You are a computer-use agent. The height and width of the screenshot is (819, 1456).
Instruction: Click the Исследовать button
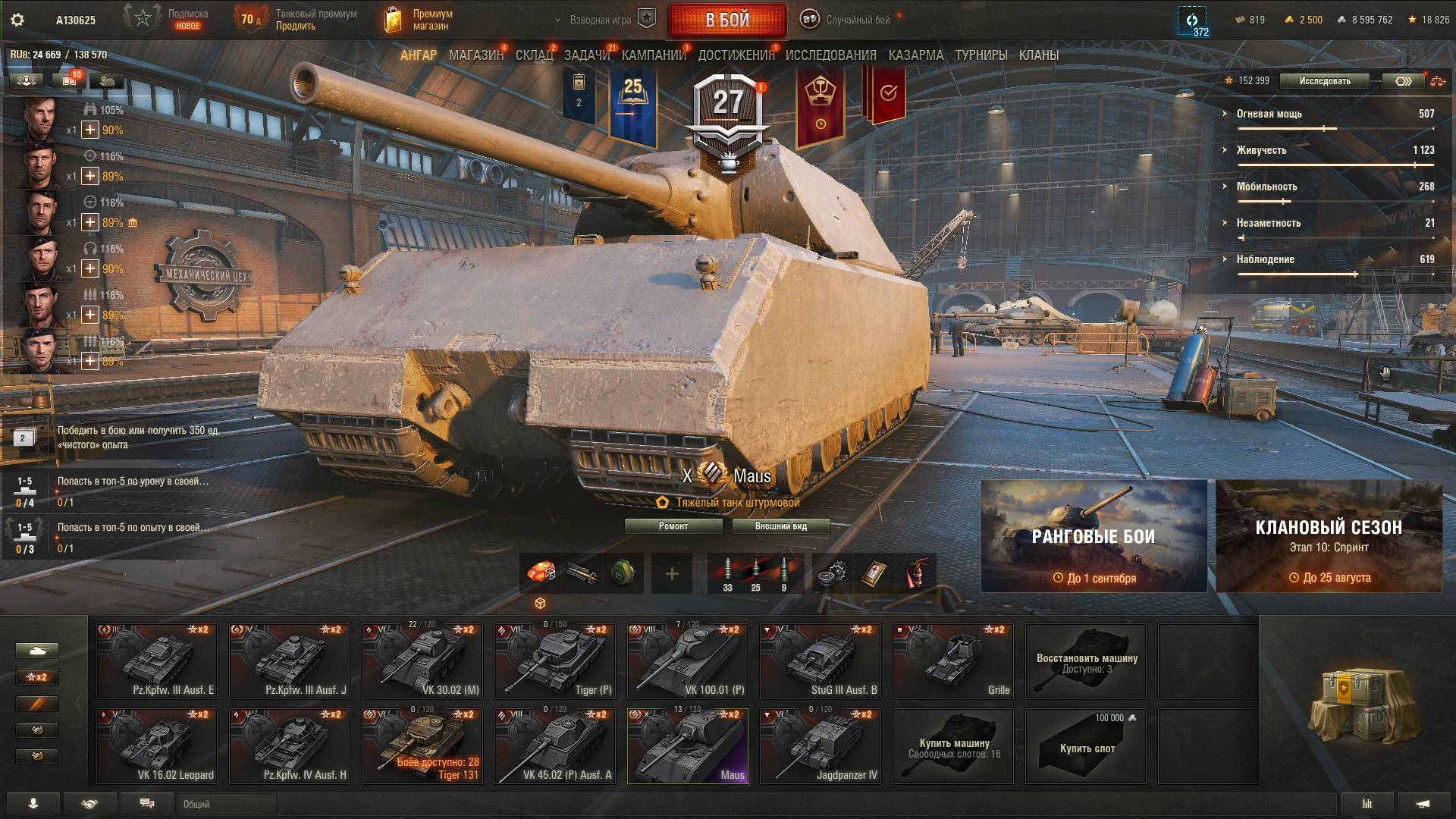point(1324,81)
